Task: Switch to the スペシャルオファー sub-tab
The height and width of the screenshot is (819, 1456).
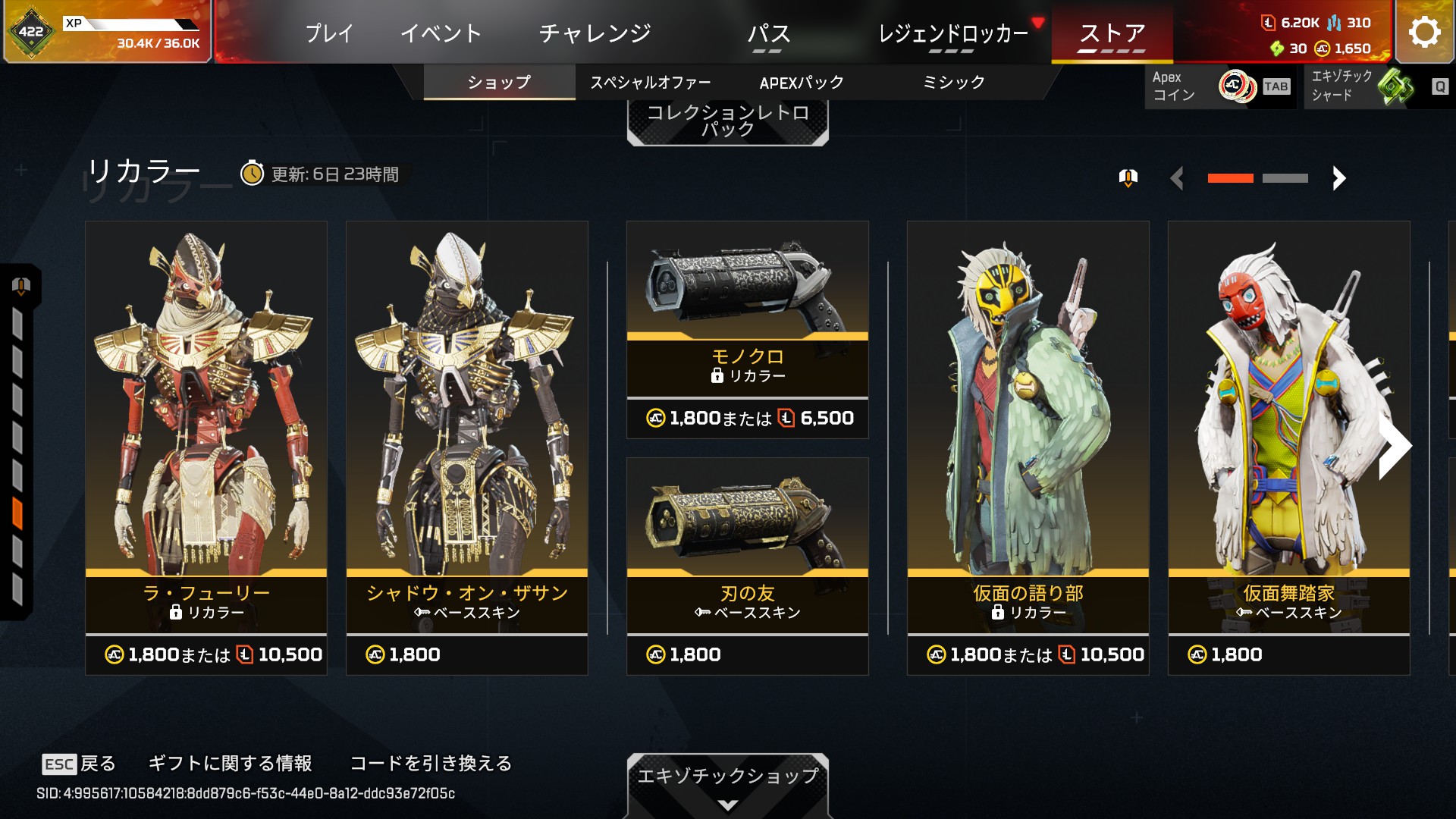Action: tap(651, 82)
